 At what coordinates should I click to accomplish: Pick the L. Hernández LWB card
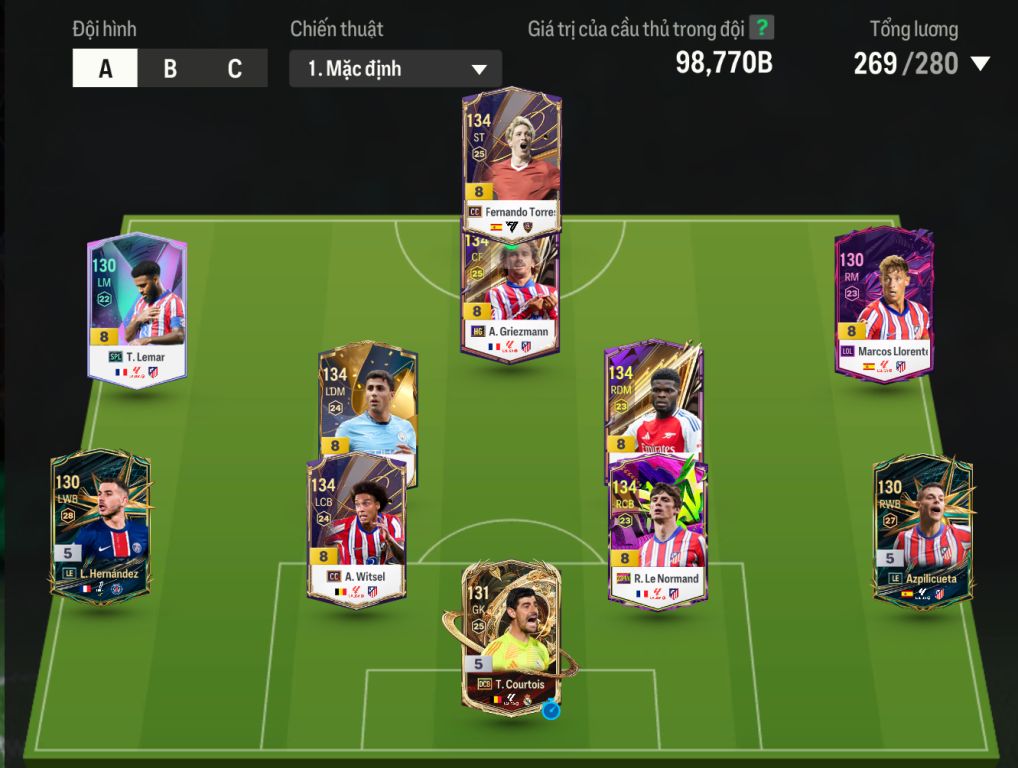click(x=100, y=527)
